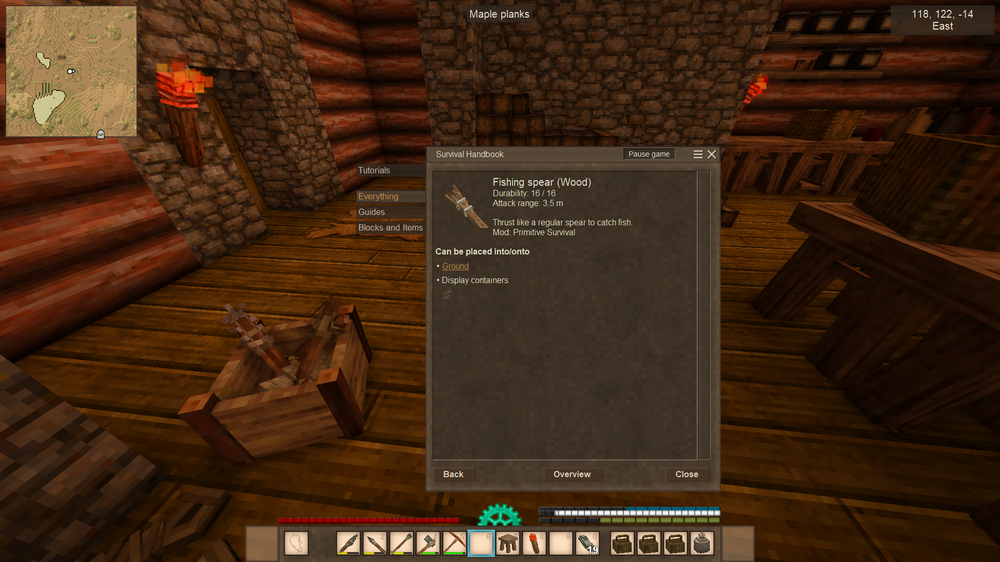Switch to the Tutorials tab
This screenshot has width=1000, height=562.
coord(375,171)
